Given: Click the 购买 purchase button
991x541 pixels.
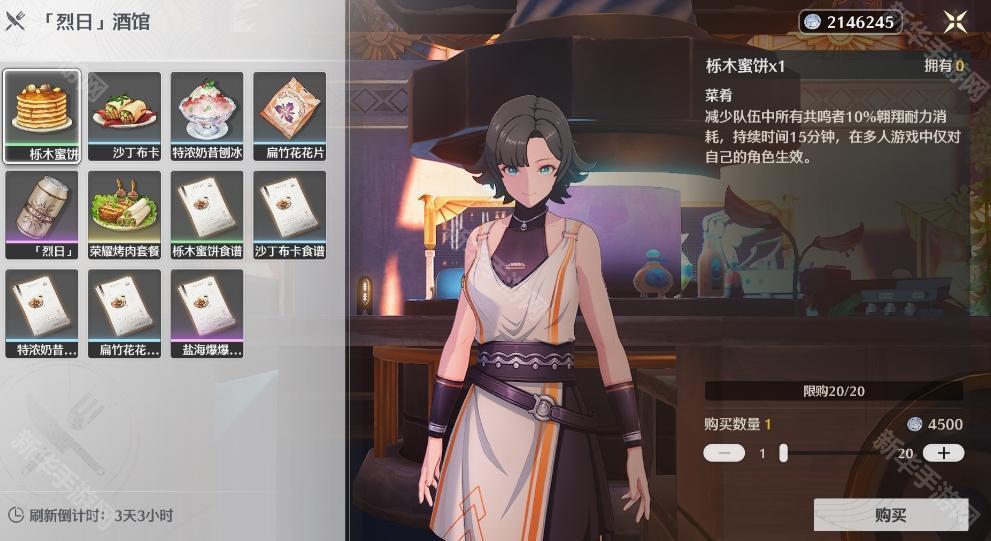Looking at the screenshot, I should click(890, 515).
